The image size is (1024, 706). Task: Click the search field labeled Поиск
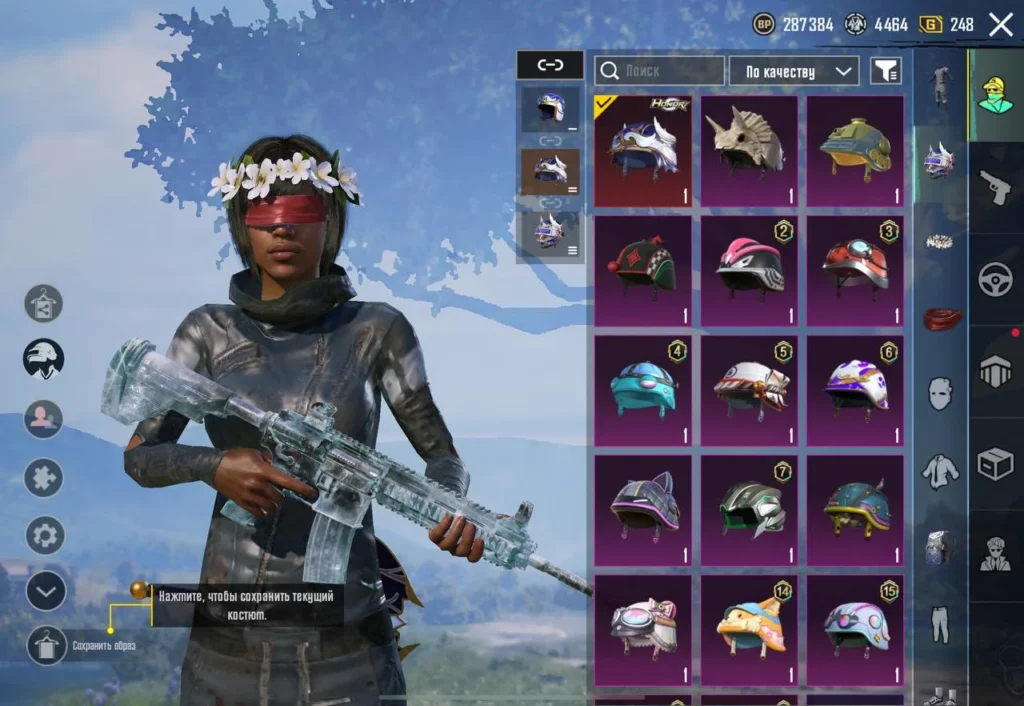coord(660,71)
